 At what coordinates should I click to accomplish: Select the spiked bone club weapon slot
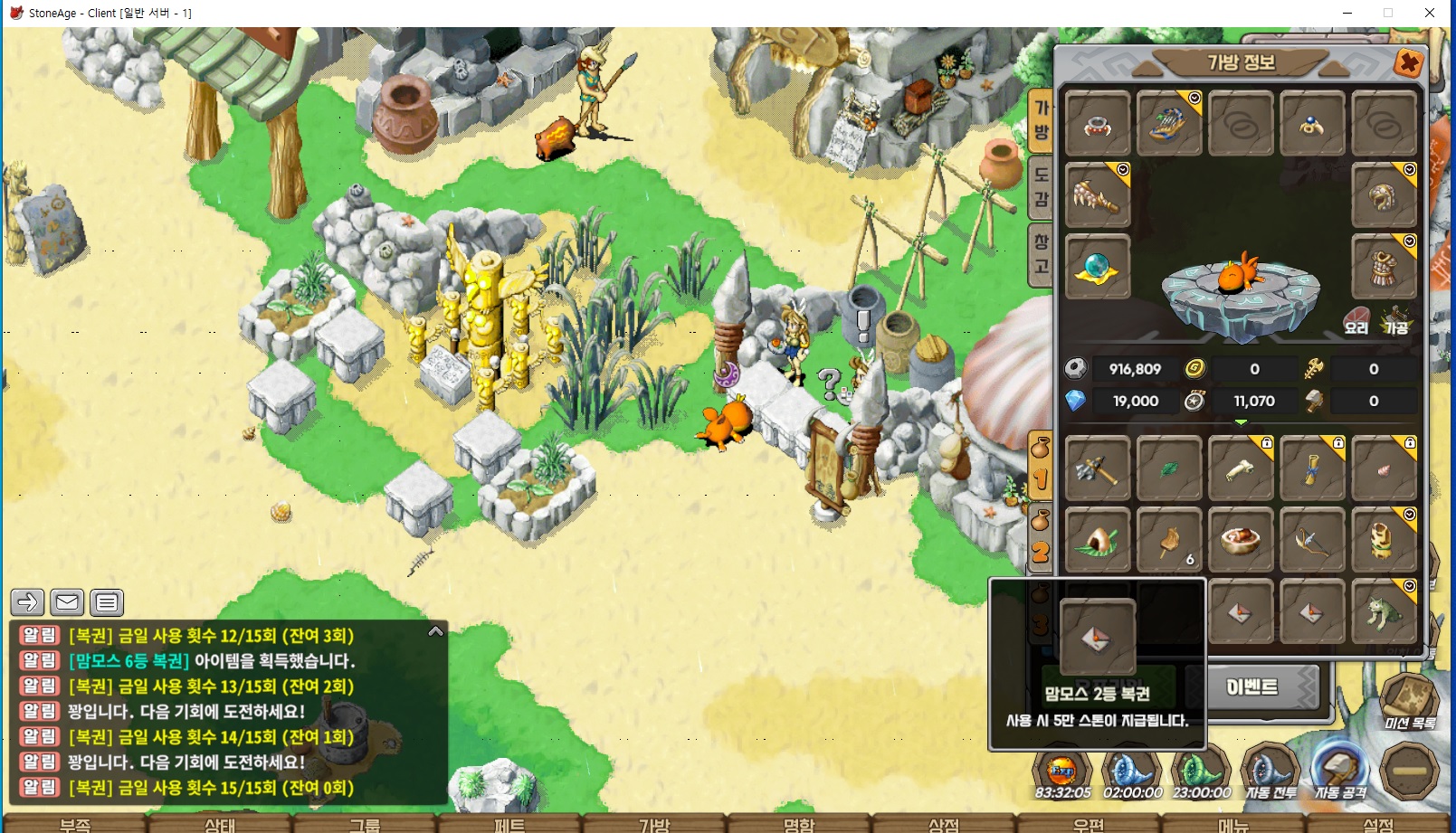click(1097, 195)
